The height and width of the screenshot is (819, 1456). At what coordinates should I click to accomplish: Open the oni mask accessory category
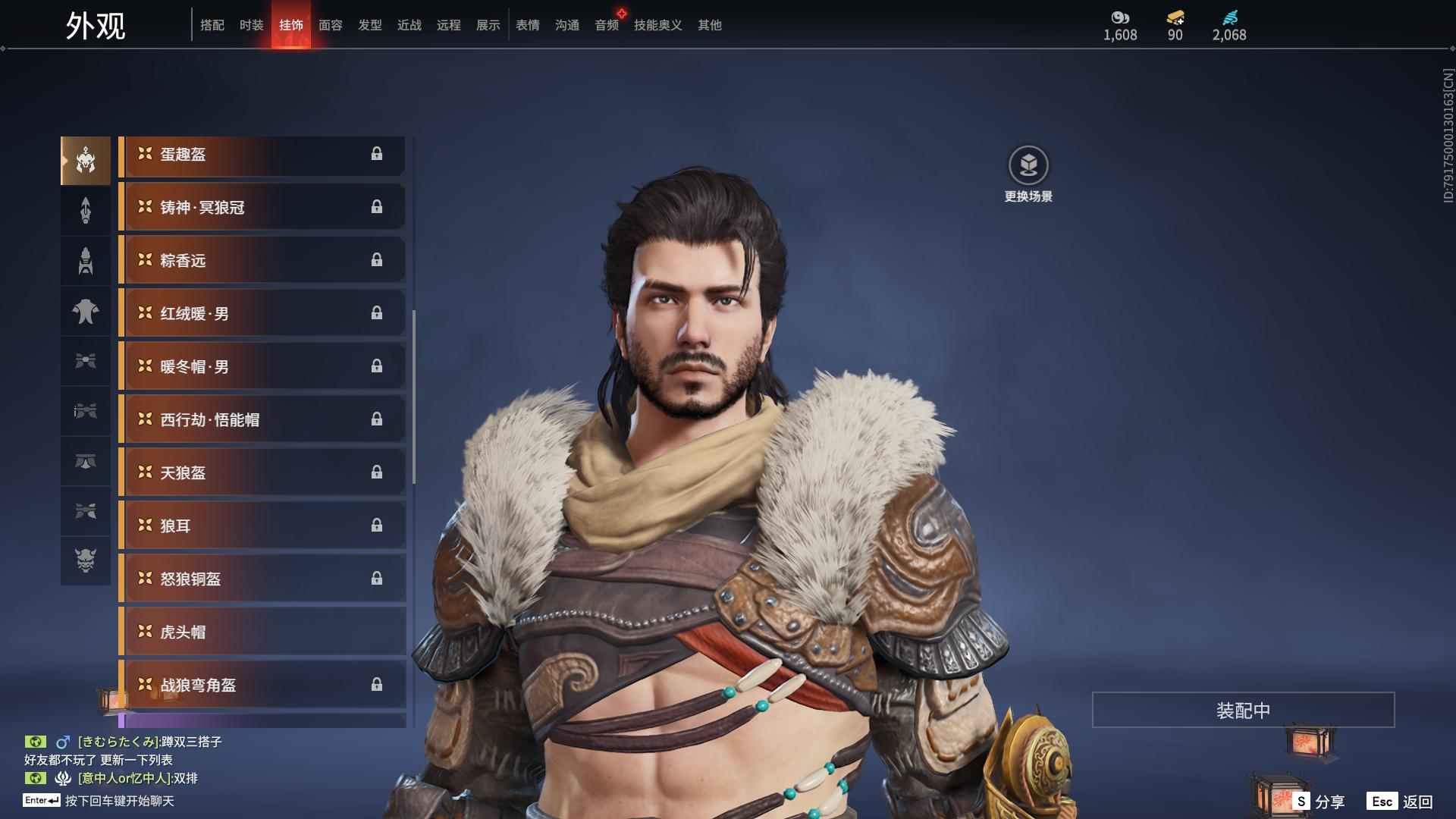coord(86,560)
